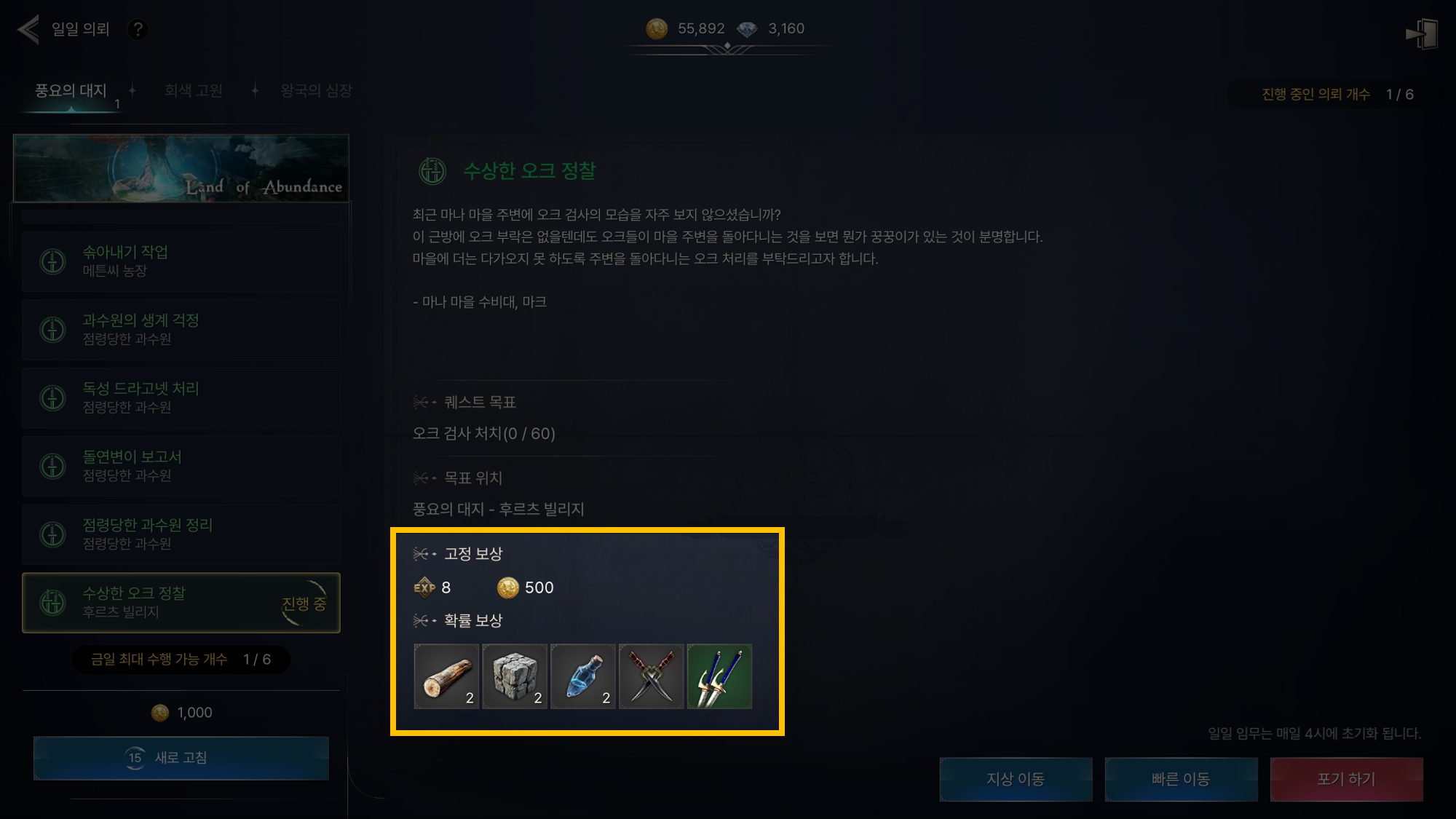Select the 솎아내기 작업 quest
This screenshot has height=819, width=1456.
(181, 261)
